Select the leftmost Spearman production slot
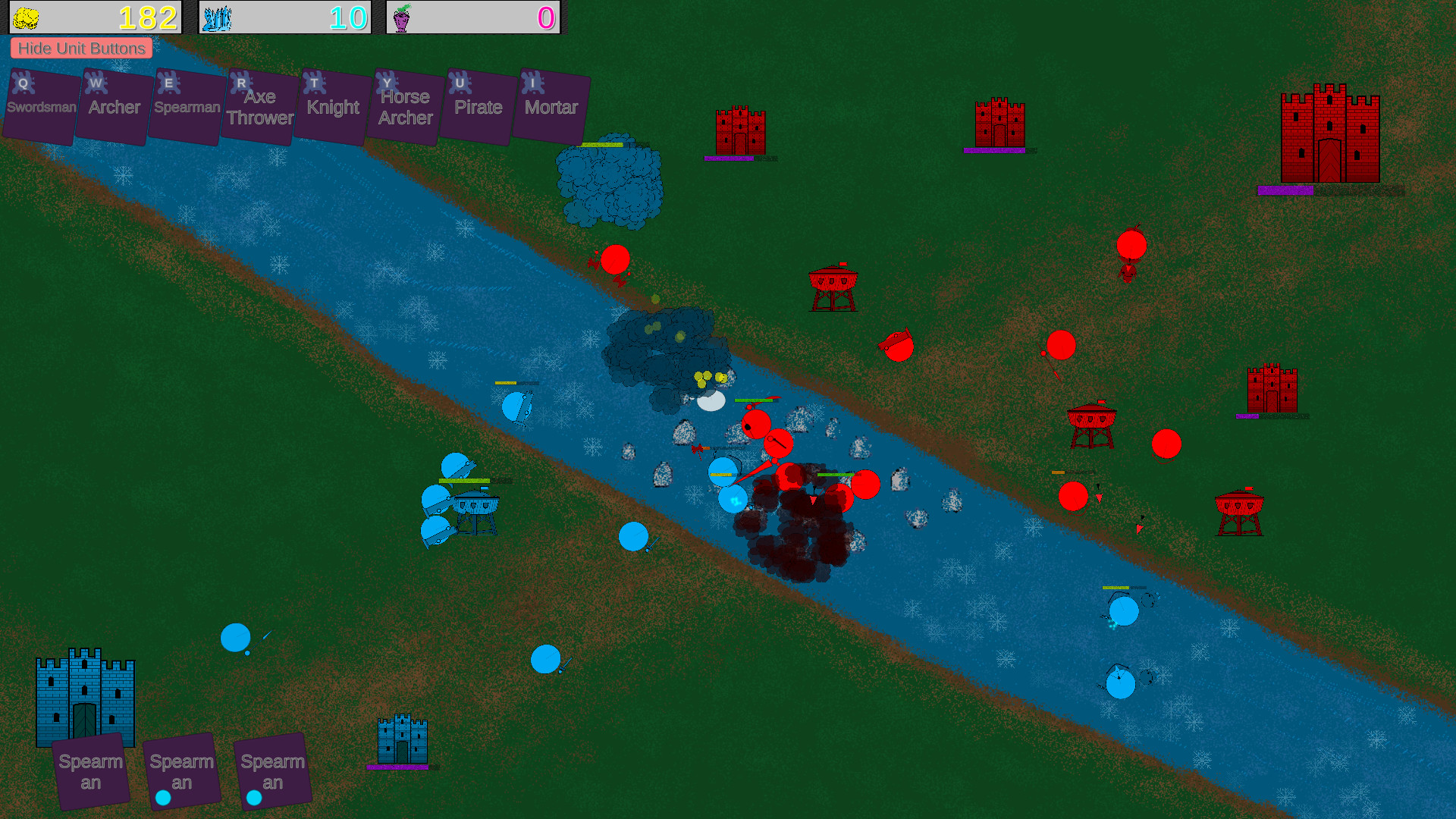The width and height of the screenshot is (1456, 819). coord(91,770)
